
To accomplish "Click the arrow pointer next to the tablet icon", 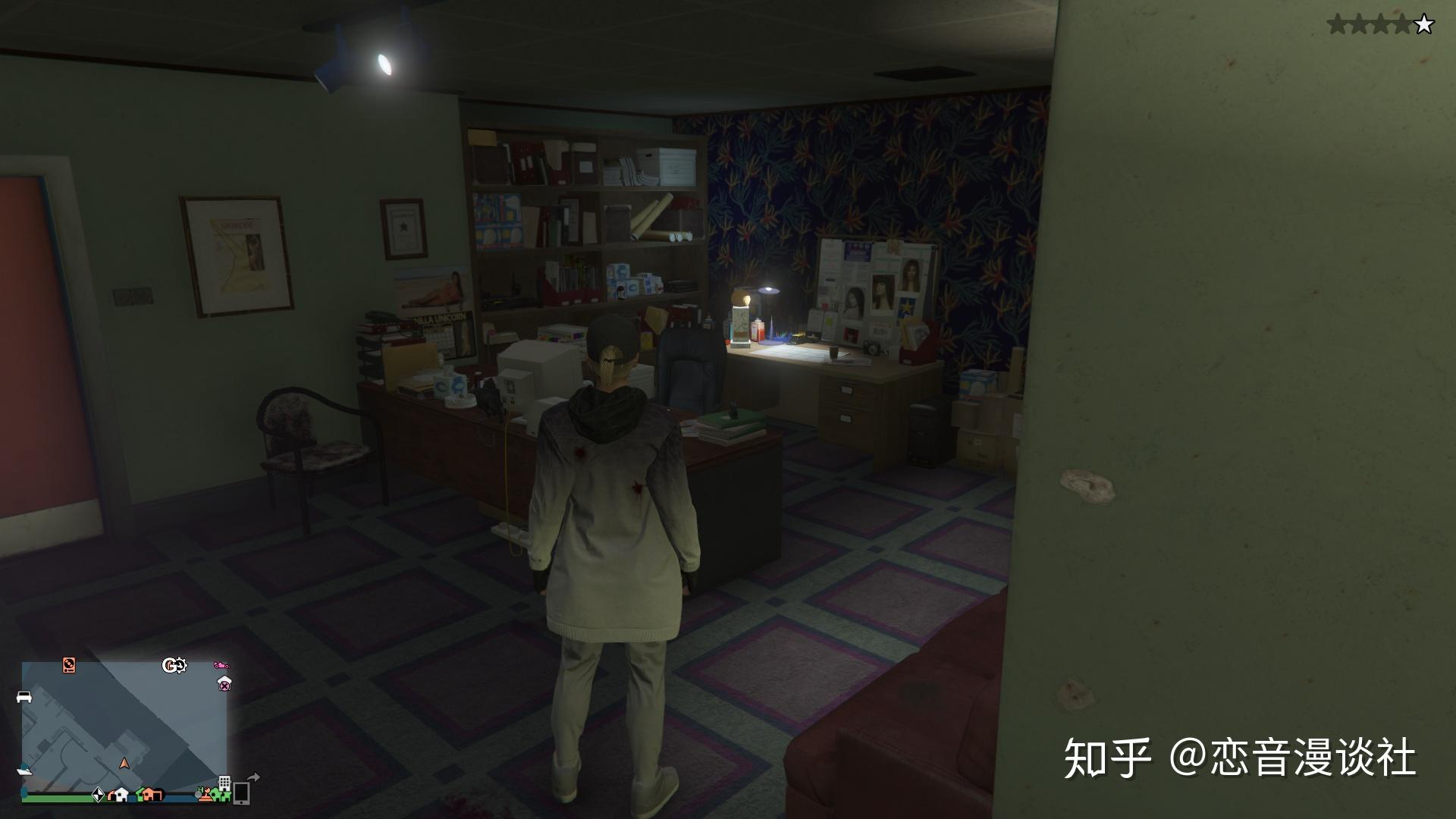I will coord(254,777).
